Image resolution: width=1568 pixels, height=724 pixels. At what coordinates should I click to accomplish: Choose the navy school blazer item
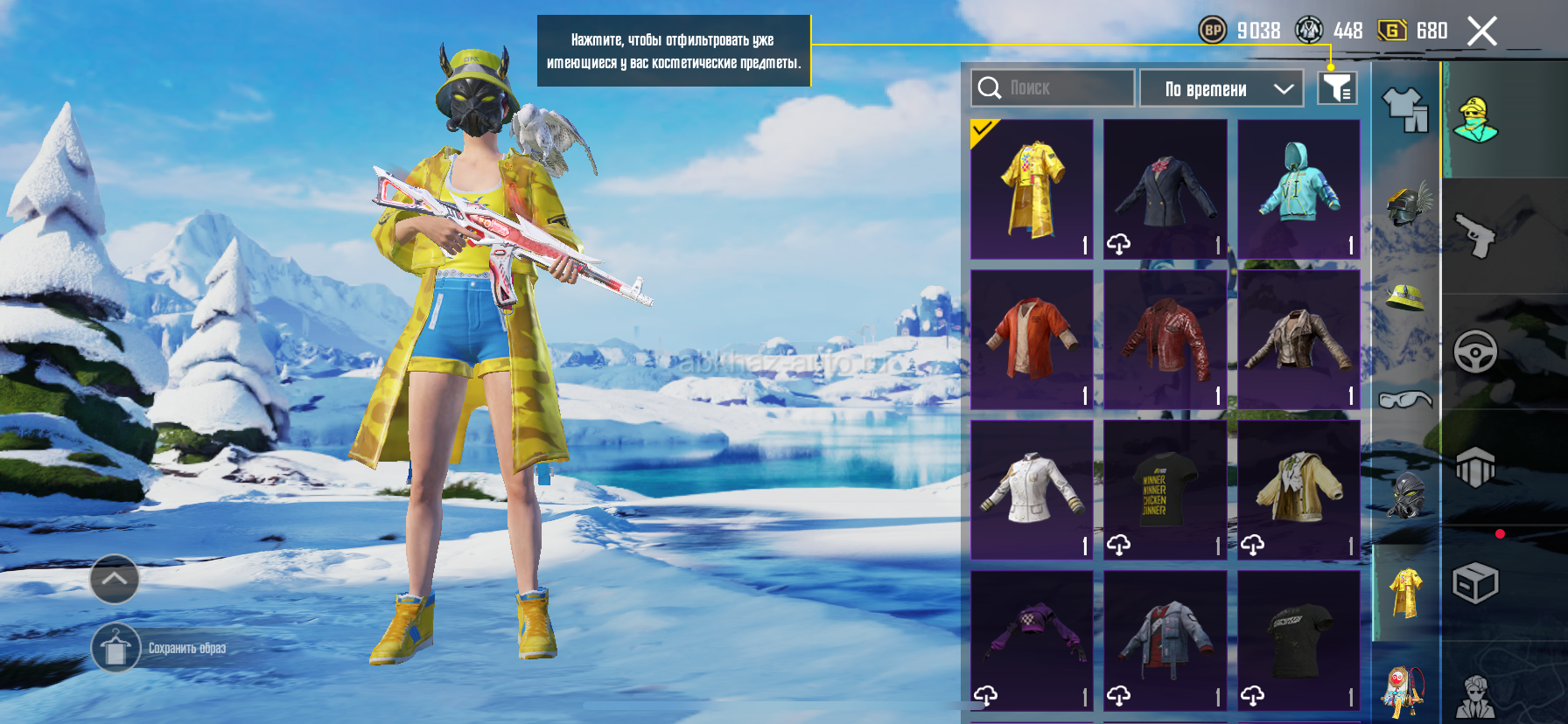[x=1165, y=189]
